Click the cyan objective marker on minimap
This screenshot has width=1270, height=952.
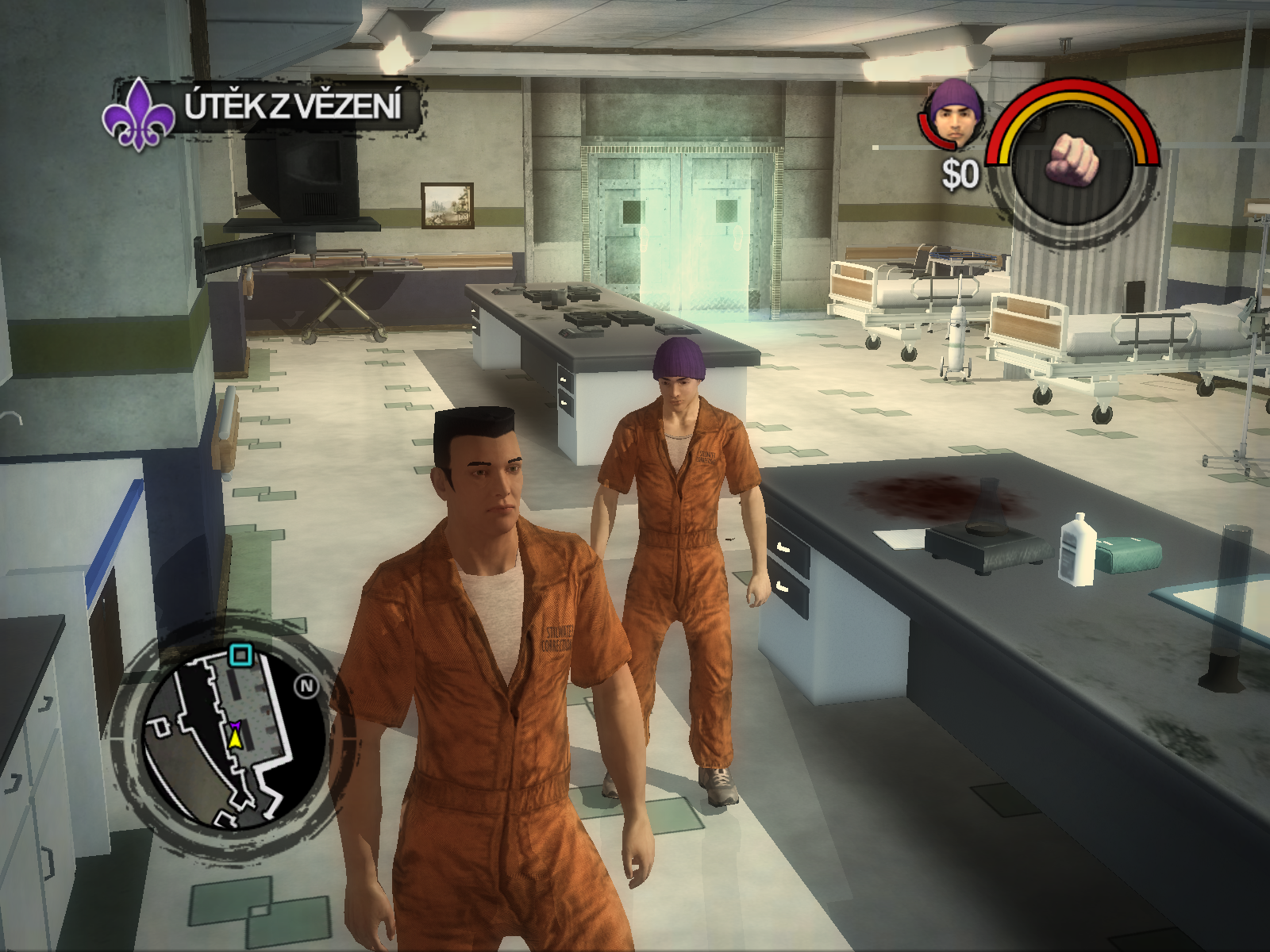[240, 655]
